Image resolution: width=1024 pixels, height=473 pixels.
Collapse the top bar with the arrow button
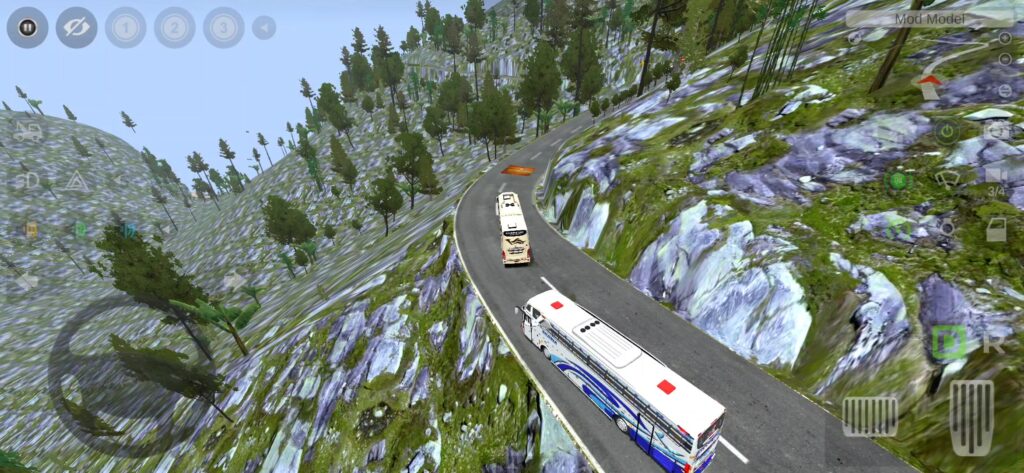(x=264, y=27)
